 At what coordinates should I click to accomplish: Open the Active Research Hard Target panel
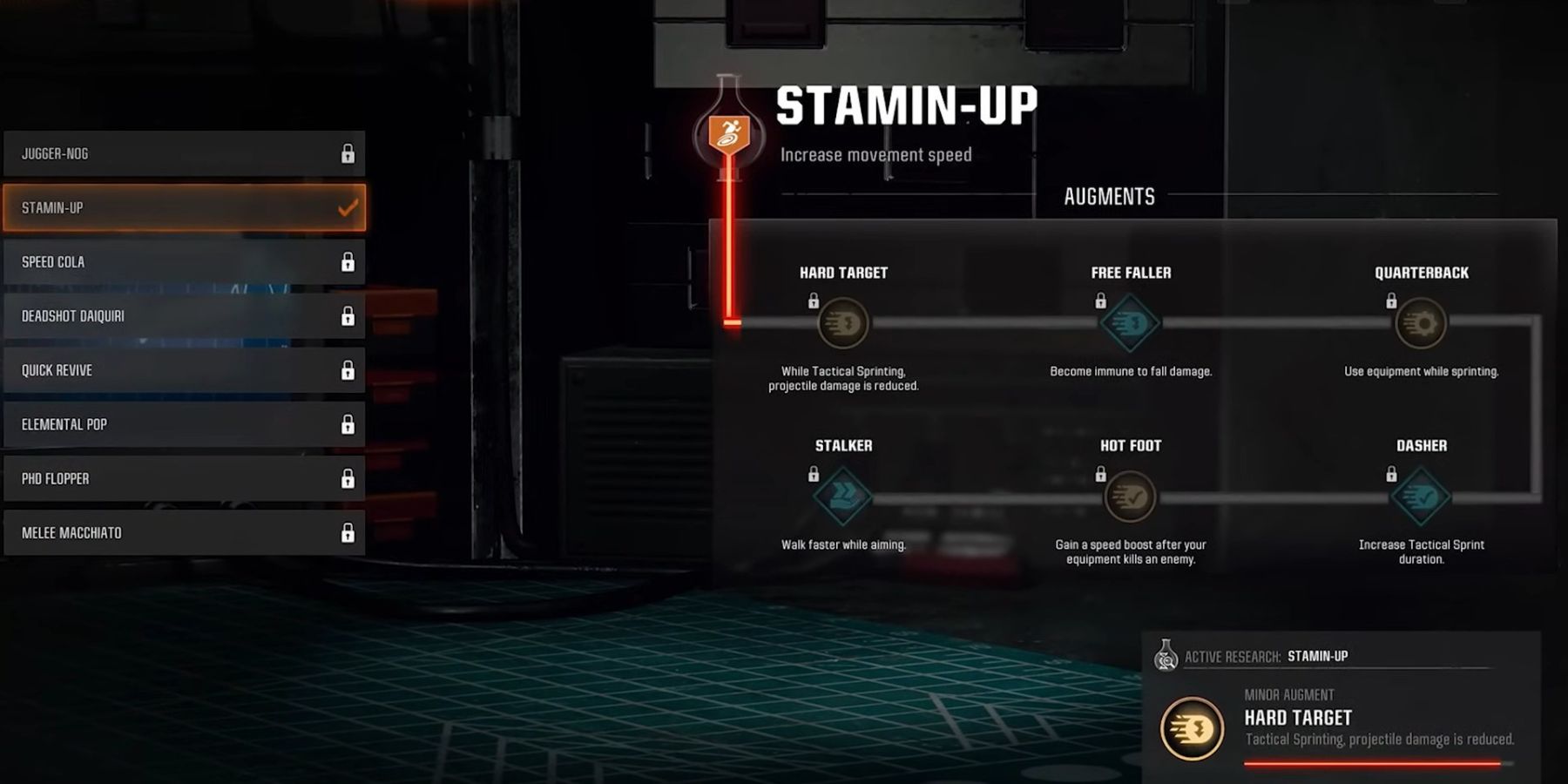tap(1340, 707)
